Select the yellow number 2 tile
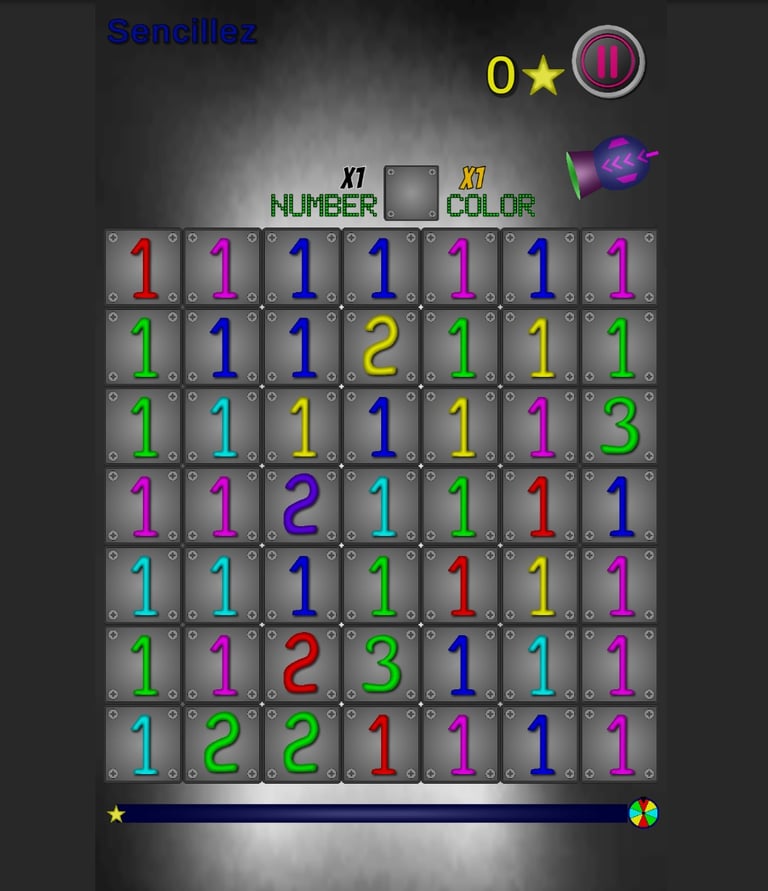 [x=382, y=347]
